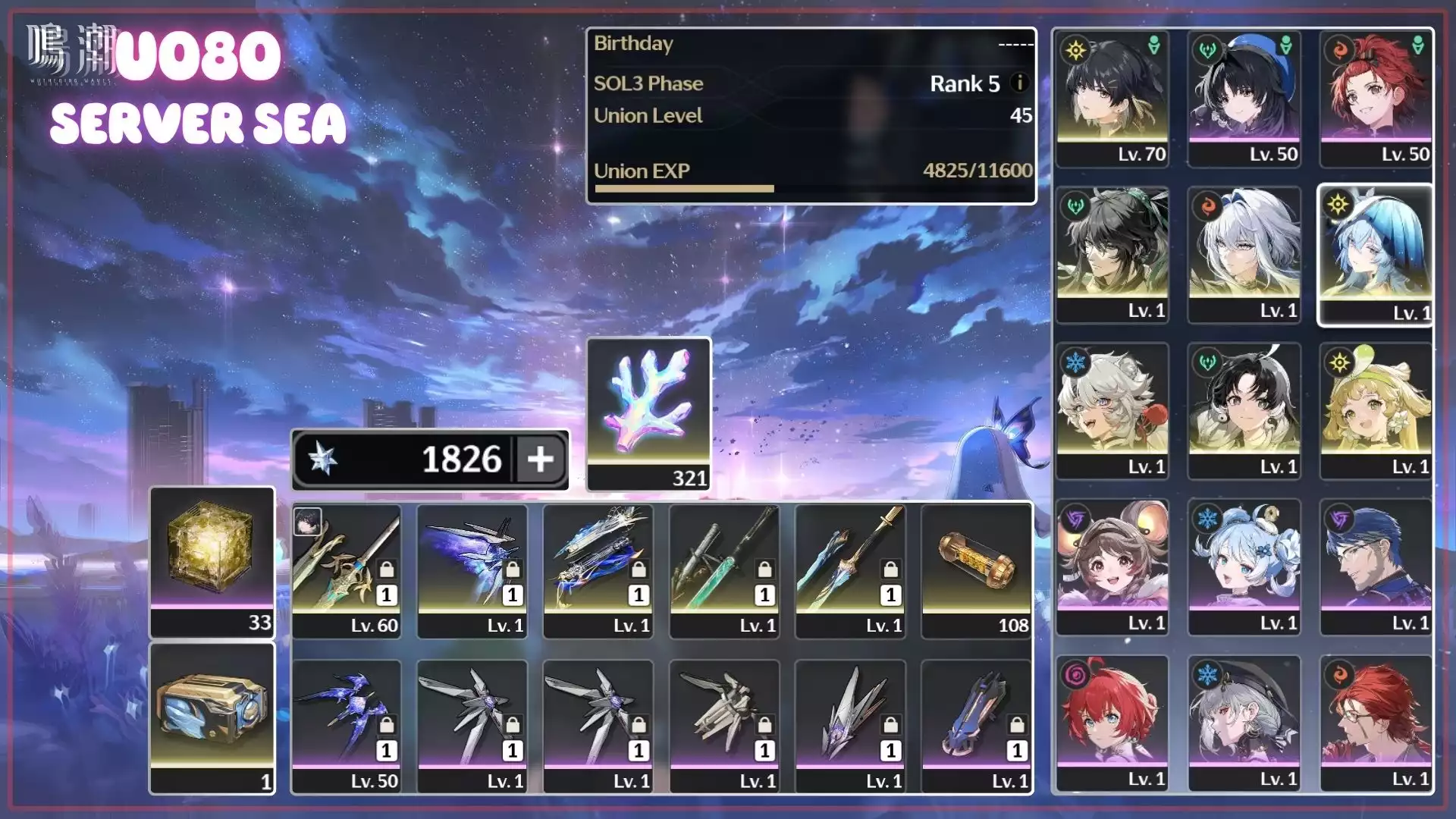Choose the brown-haired girl with hair buns
This screenshot has height=819, width=1456.
[x=1112, y=567]
